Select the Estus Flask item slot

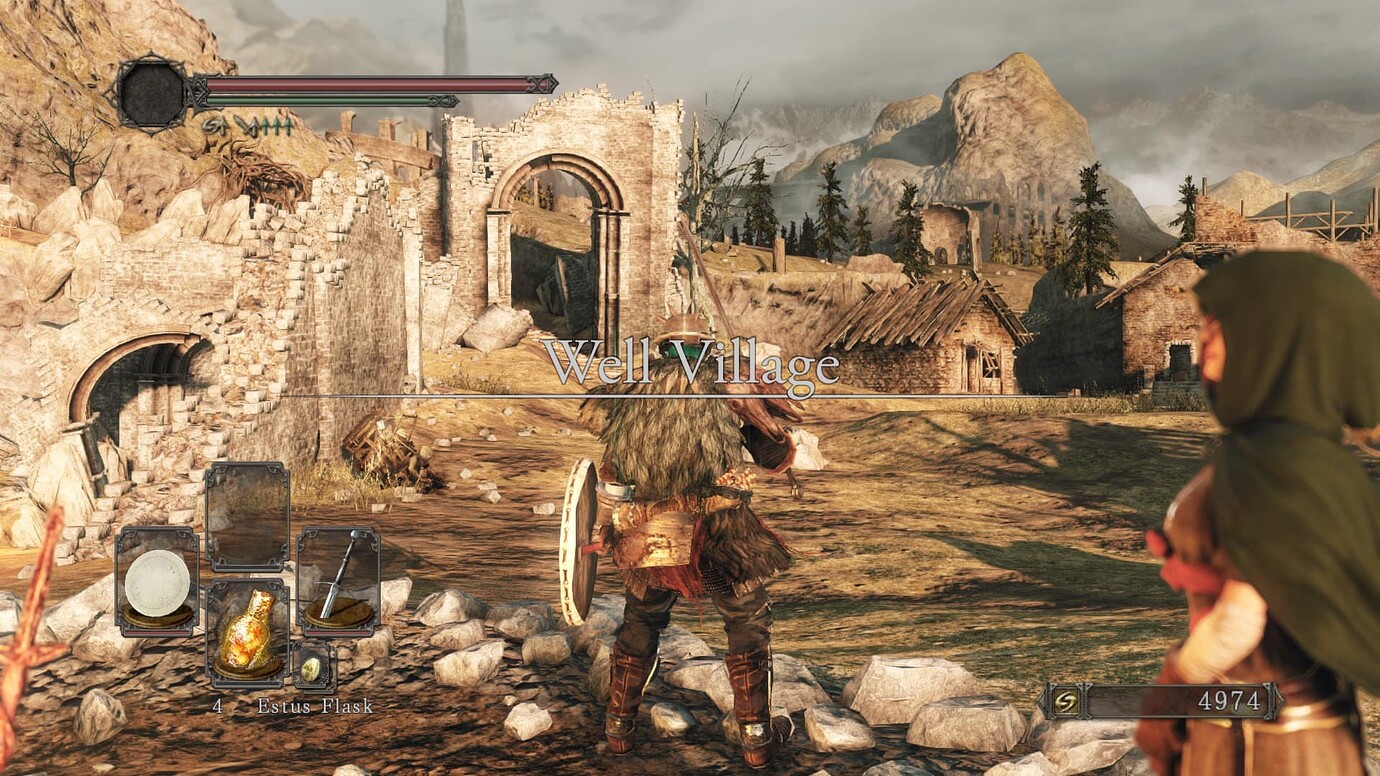click(247, 634)
